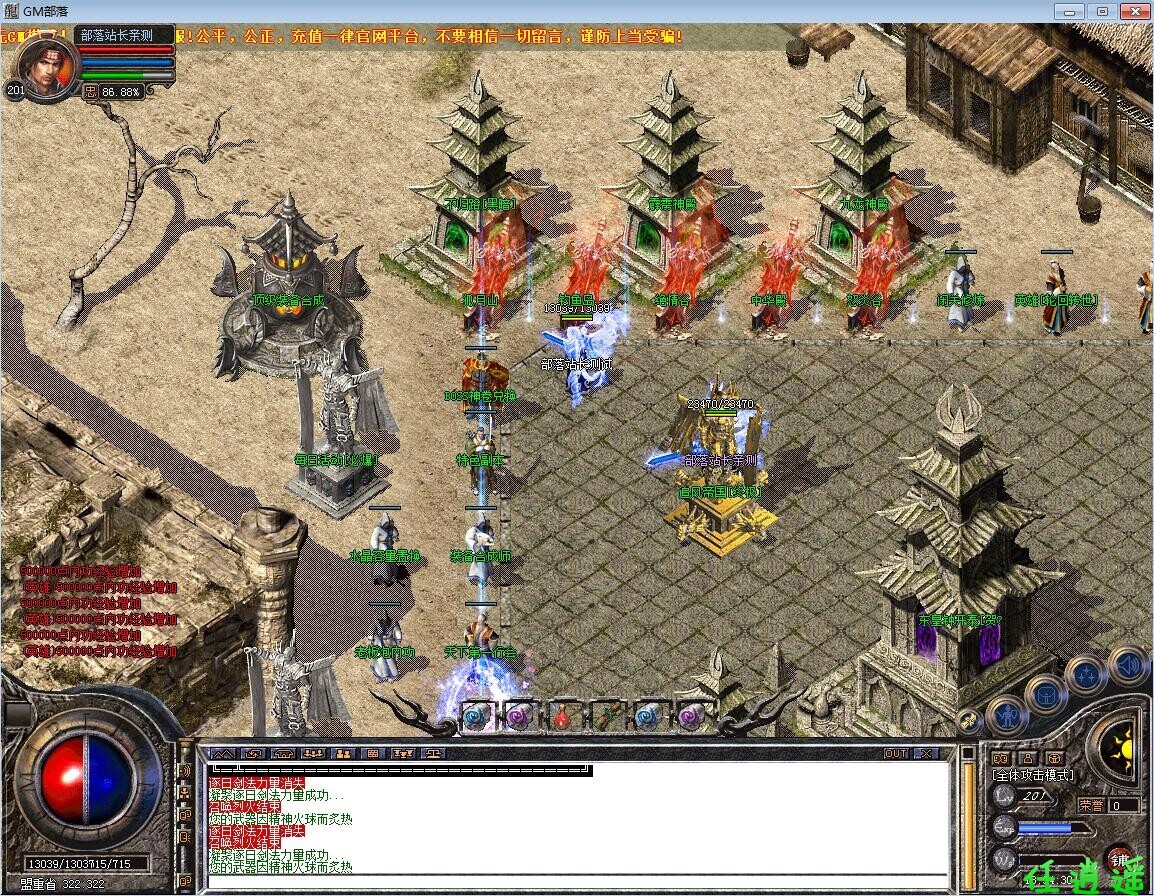
Task: Click the OUT button above chat
Action: pyautogui.click(x=896, y=753)
